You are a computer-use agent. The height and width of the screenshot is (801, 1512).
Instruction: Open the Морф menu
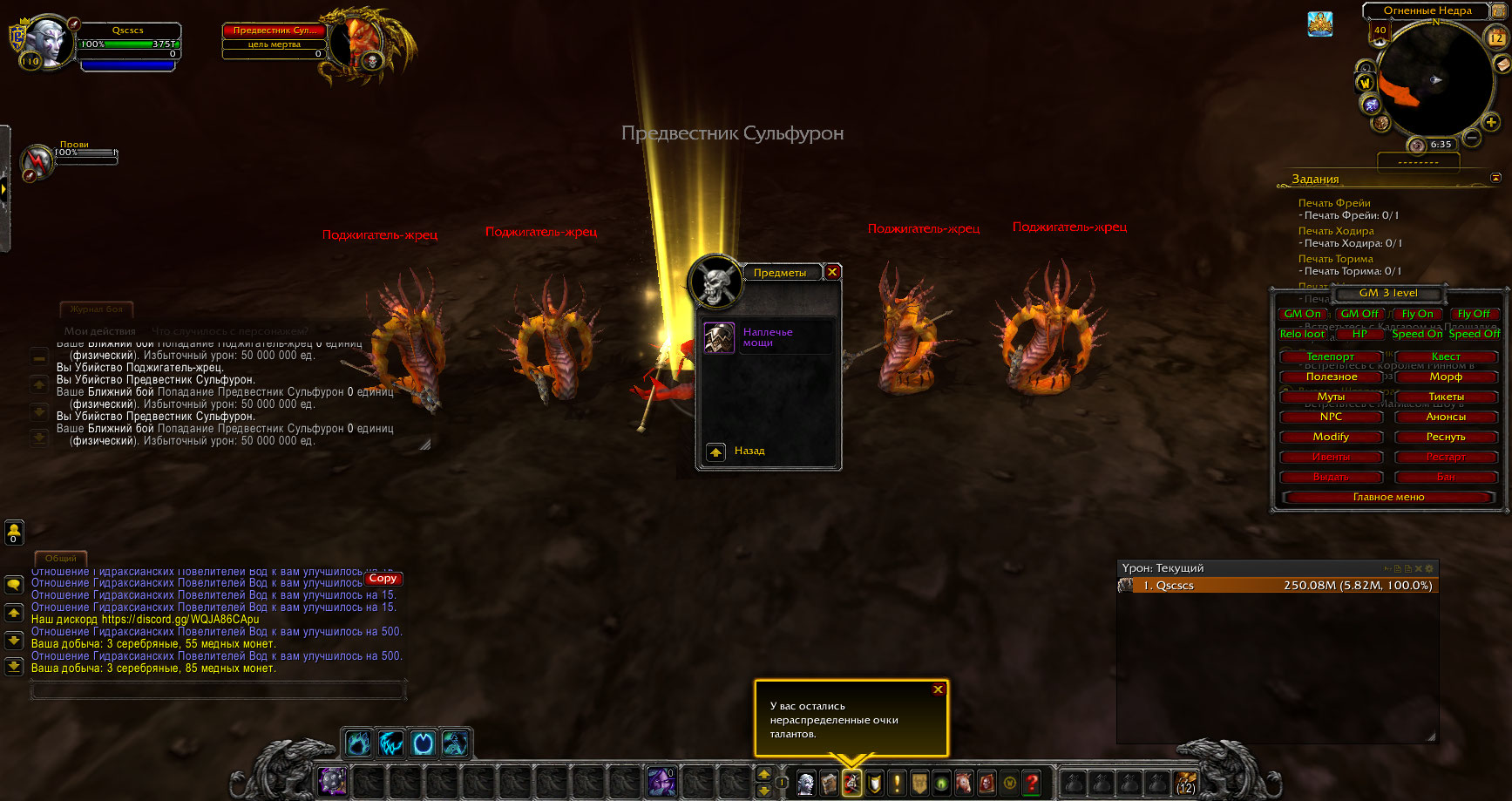(1445, 377)
